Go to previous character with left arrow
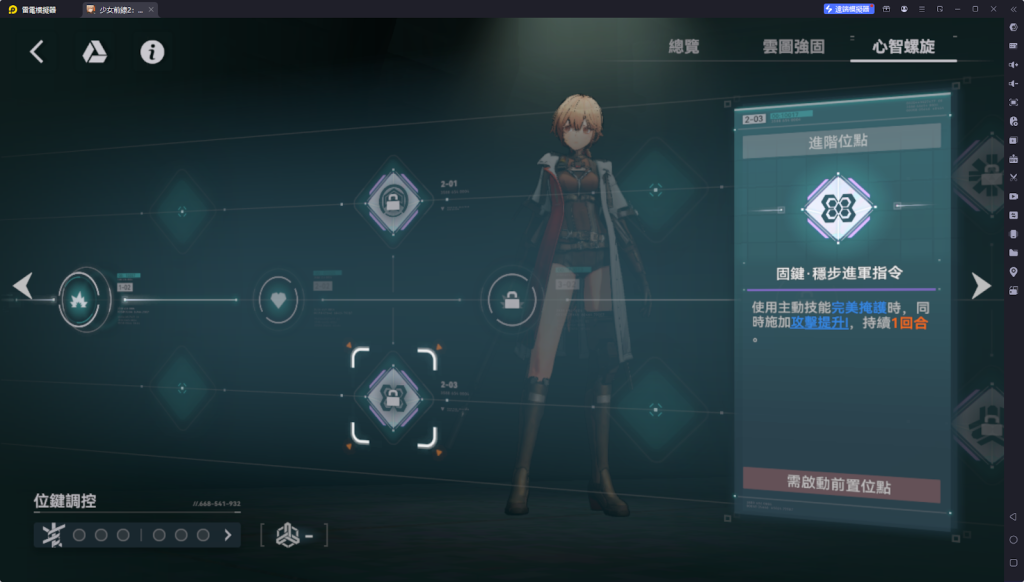 click(22, 286)
